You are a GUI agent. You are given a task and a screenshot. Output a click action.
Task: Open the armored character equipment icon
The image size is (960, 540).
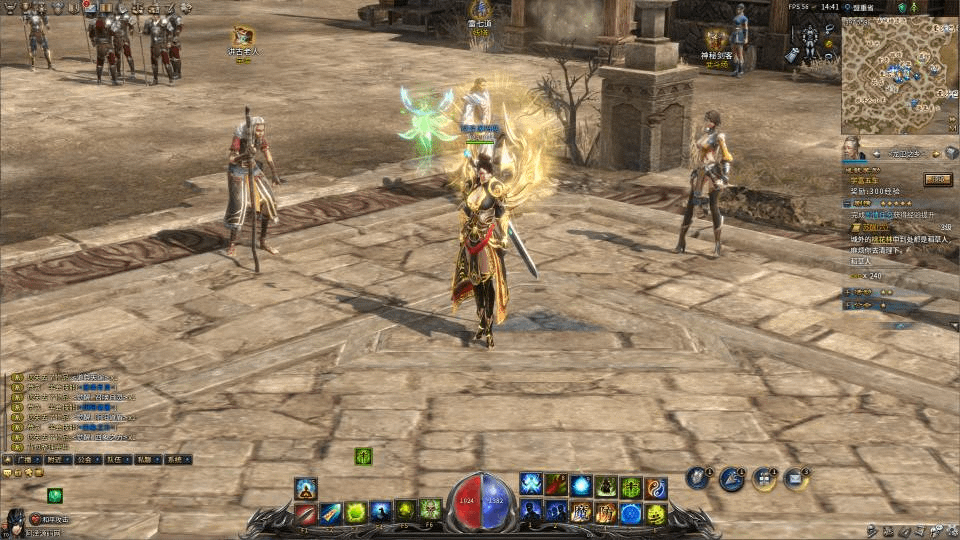(809, 38)
